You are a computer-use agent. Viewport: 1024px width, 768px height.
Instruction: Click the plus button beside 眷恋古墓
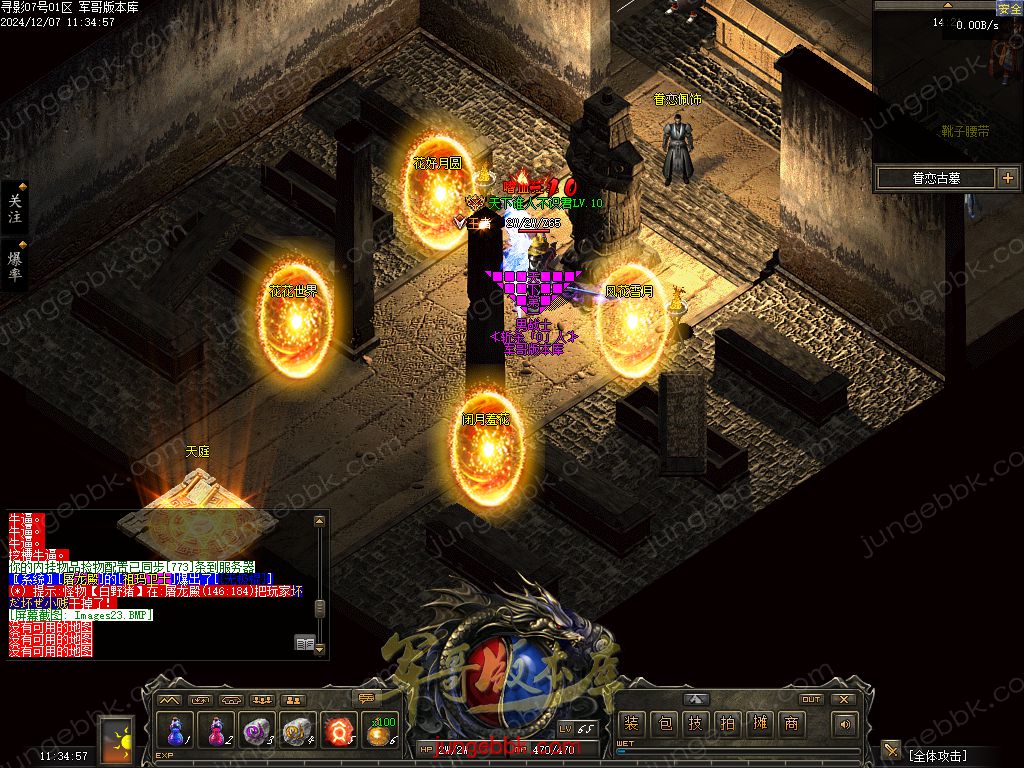point(1007,178)
